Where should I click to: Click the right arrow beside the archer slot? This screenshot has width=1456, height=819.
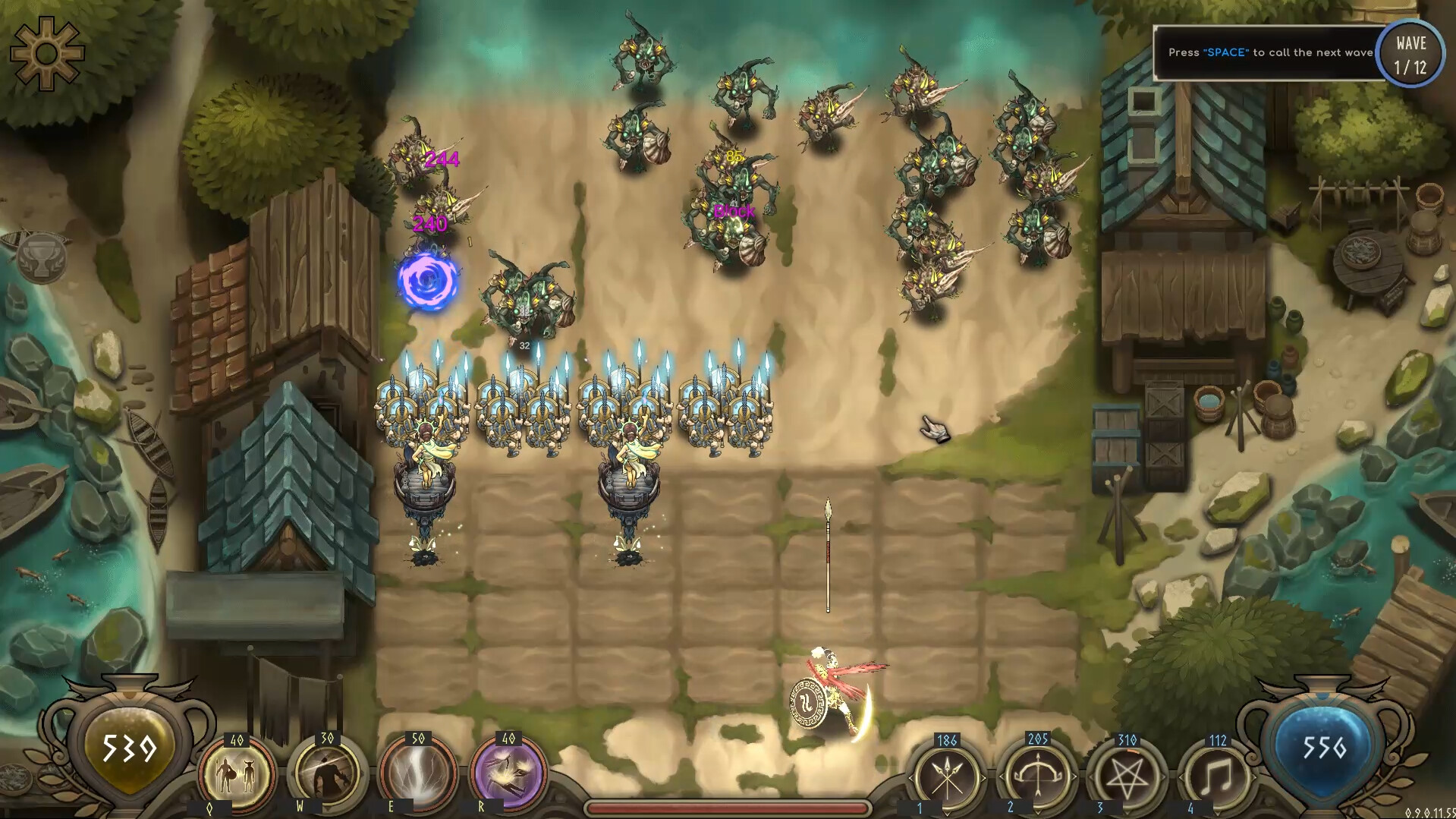(x=1075, y=776)
